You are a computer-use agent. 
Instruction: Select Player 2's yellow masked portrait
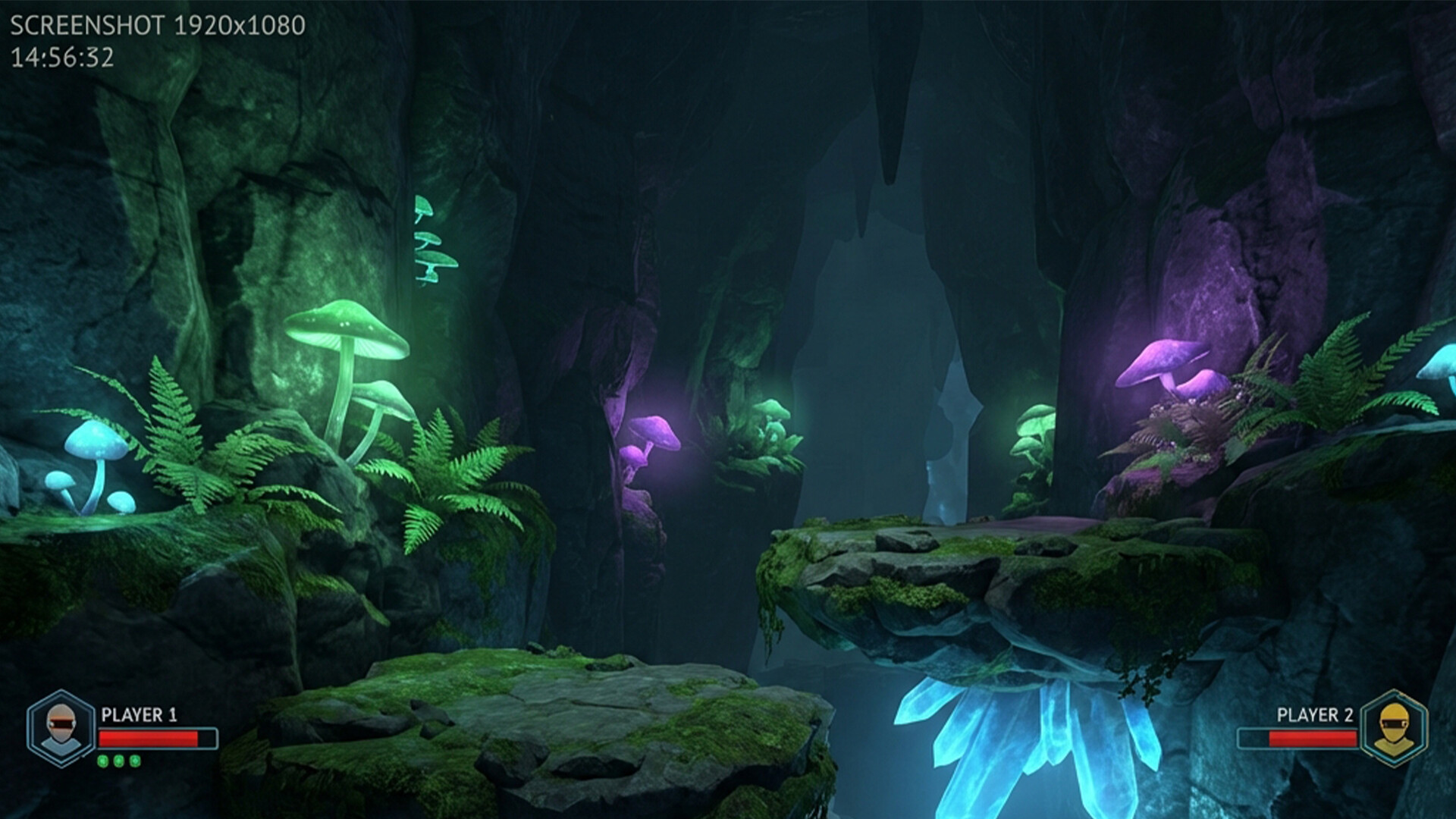coord(1393,729)
